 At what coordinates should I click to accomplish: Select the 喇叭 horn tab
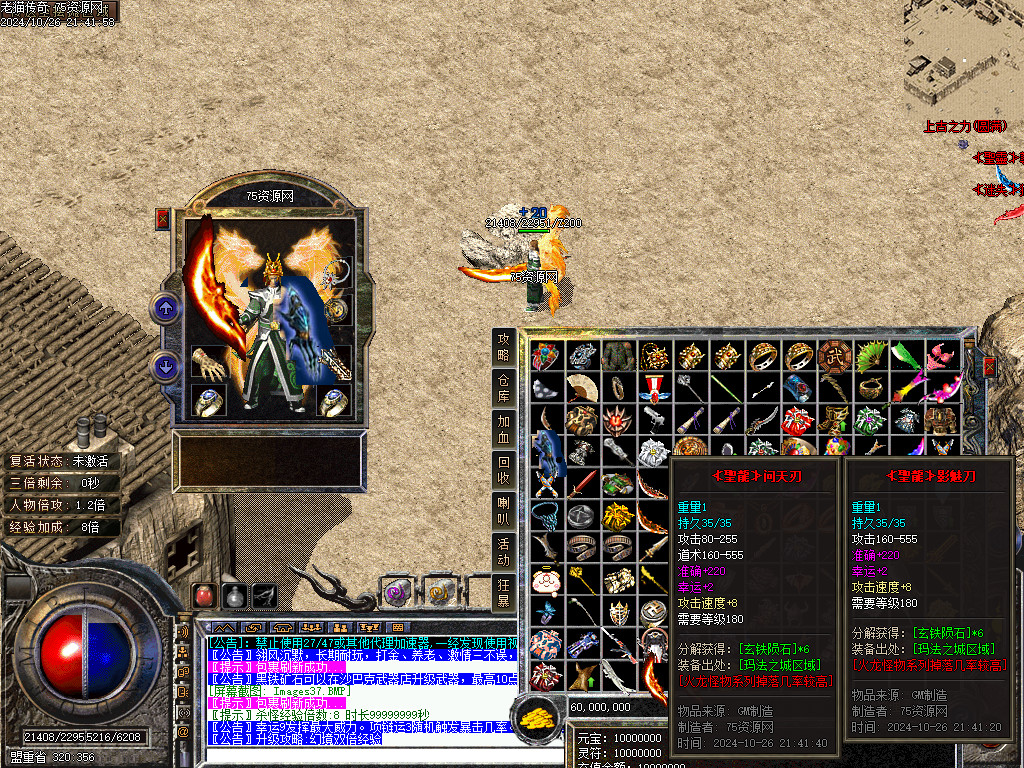[503, 510]
